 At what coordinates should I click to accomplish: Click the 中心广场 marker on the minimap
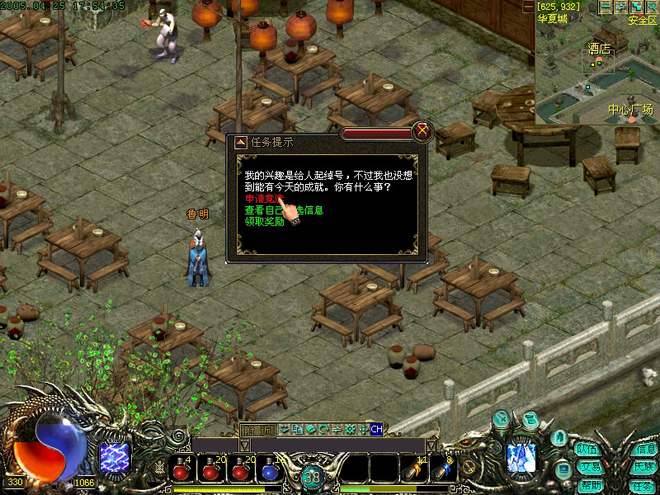[x=630, y=109]
